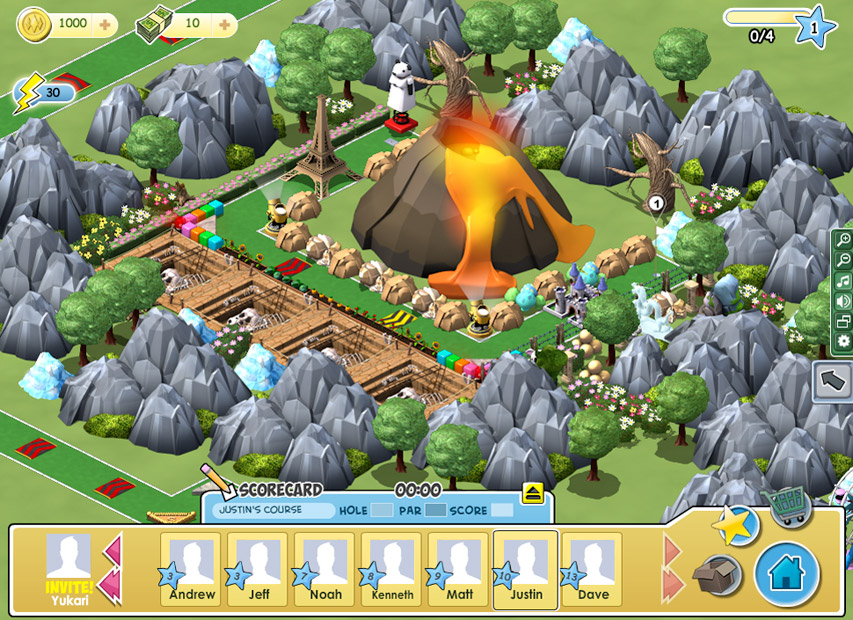The height and width of the screenshot is (620, 853).
Task: Add more coins with the plus button
Action: (105, 23)
